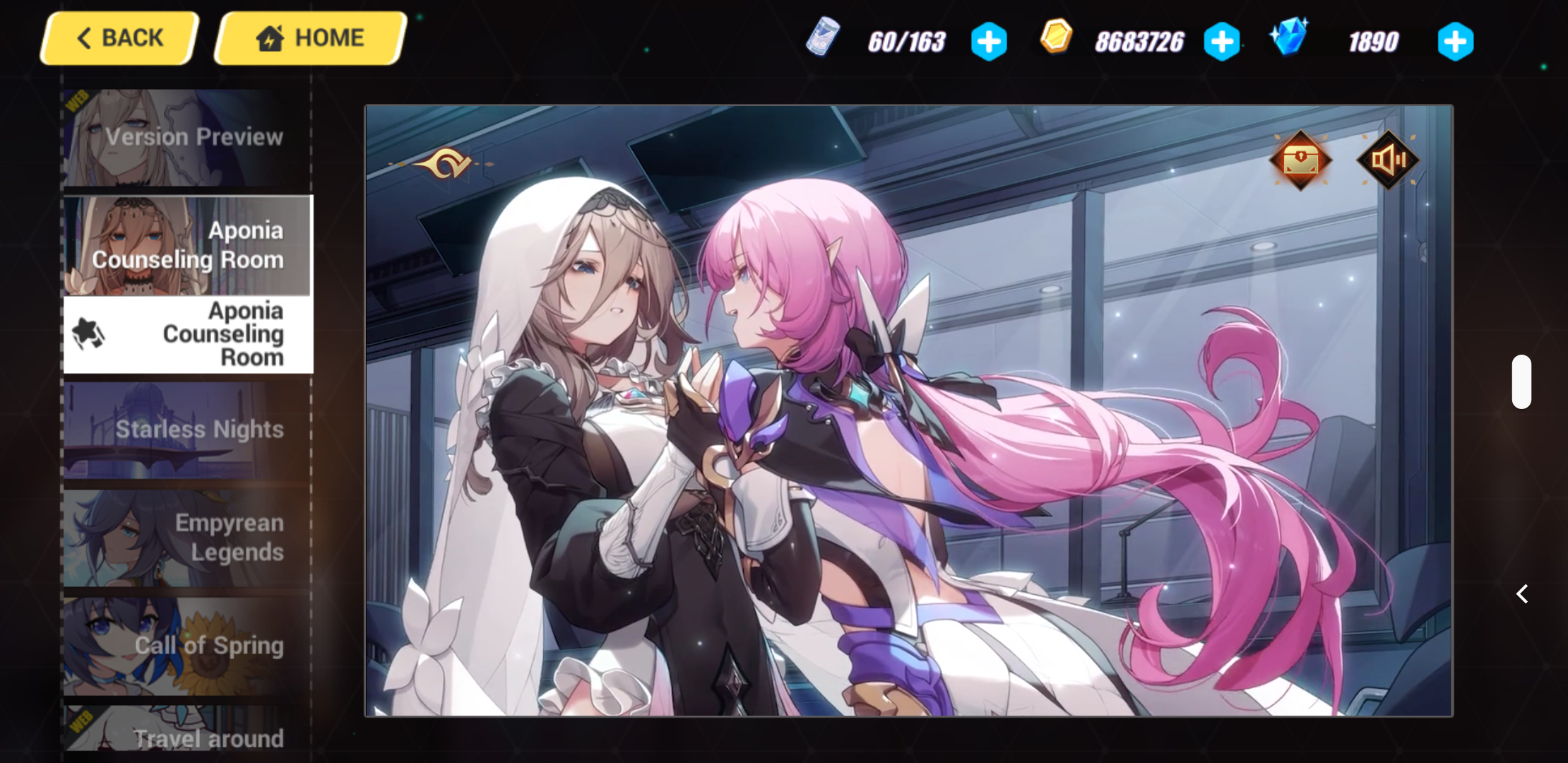Image resolution: width=1568 pixels, height=763 pixels.
Task: Go back with the BACK button
Action: pos(118,37)
